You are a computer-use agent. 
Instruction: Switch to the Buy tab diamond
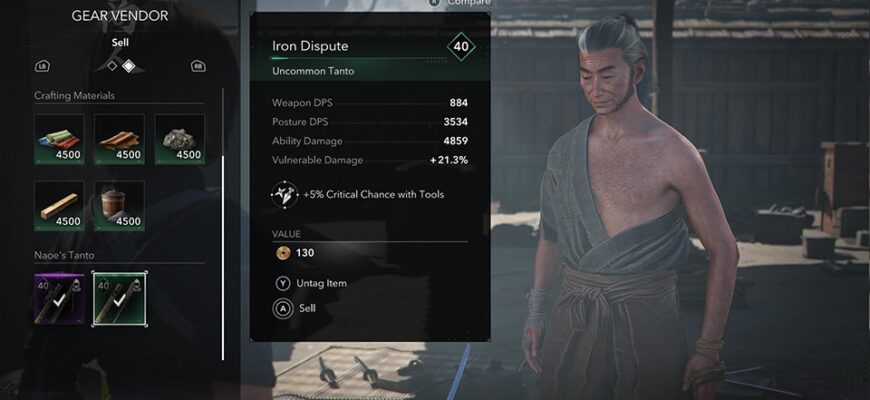(x=112, y=67)
